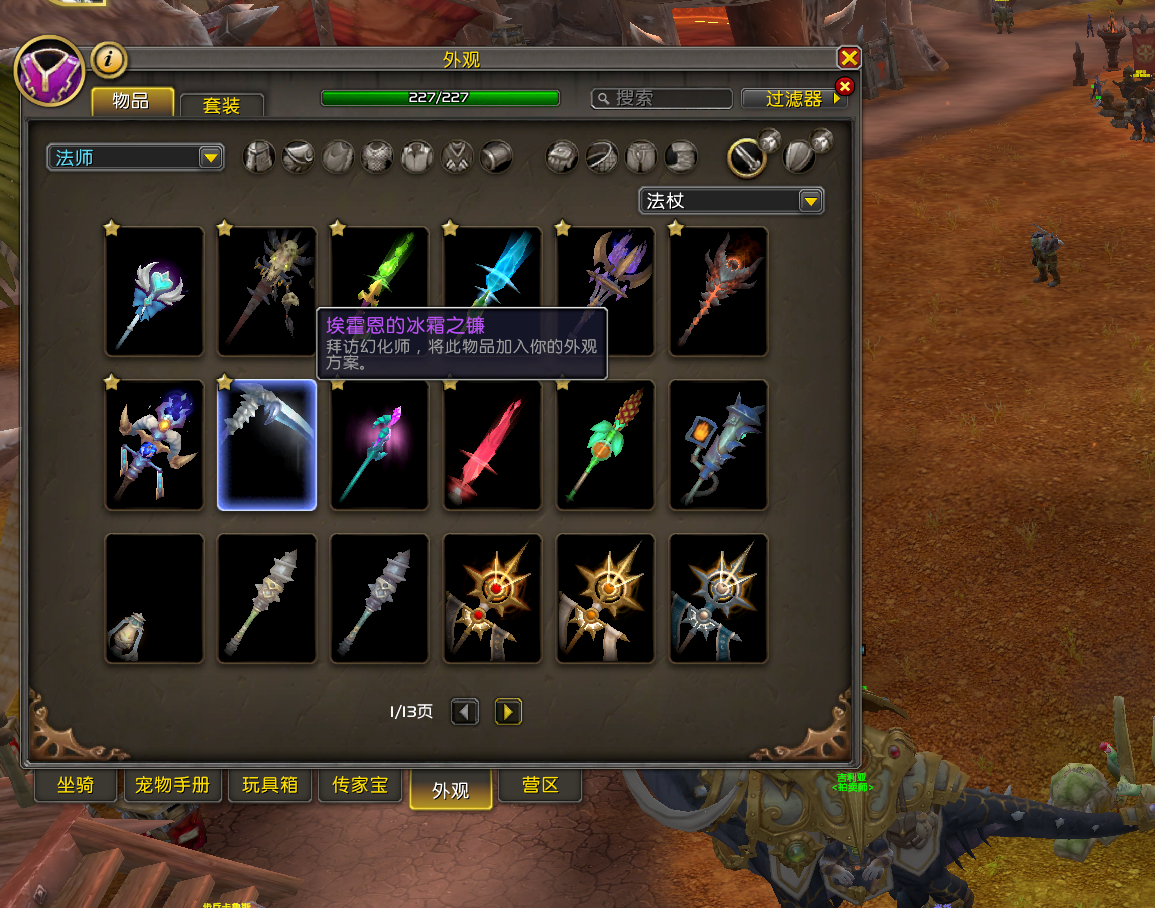Select the highlighted frost scythe appearance
This screenshot has width=1155, height=908.
point(267,445)
